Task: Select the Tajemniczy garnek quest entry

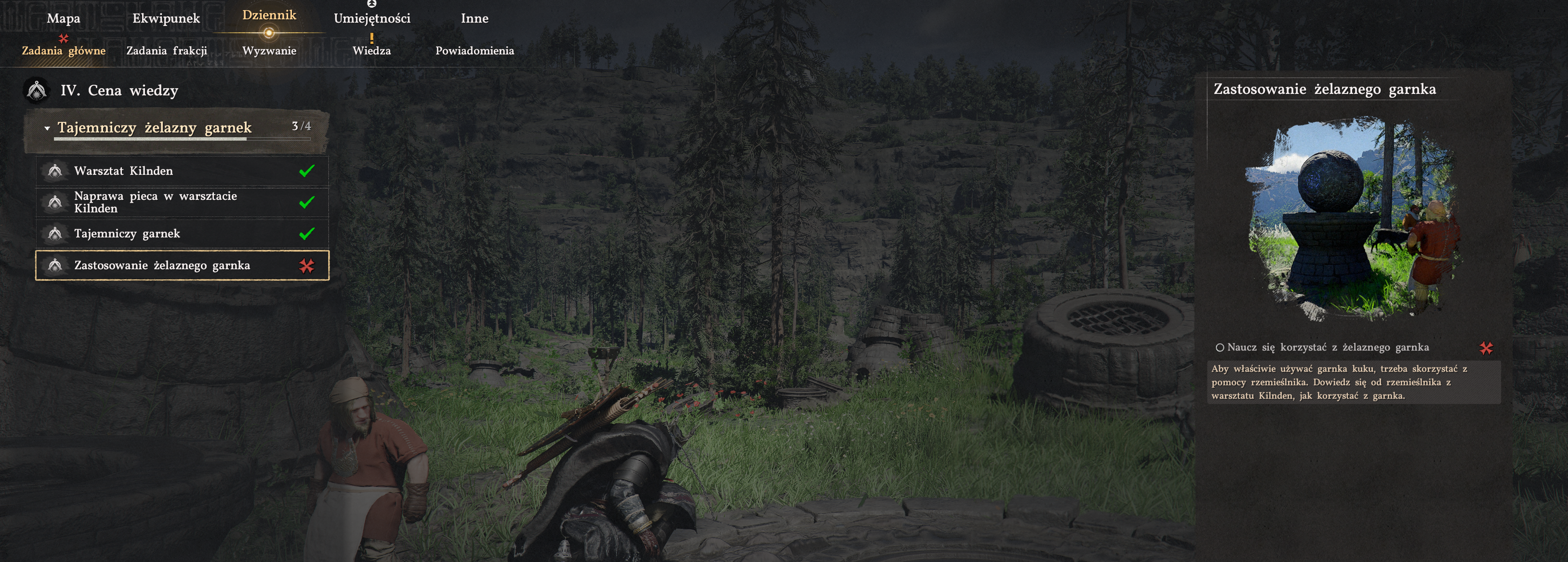Action: click(182, 234)
